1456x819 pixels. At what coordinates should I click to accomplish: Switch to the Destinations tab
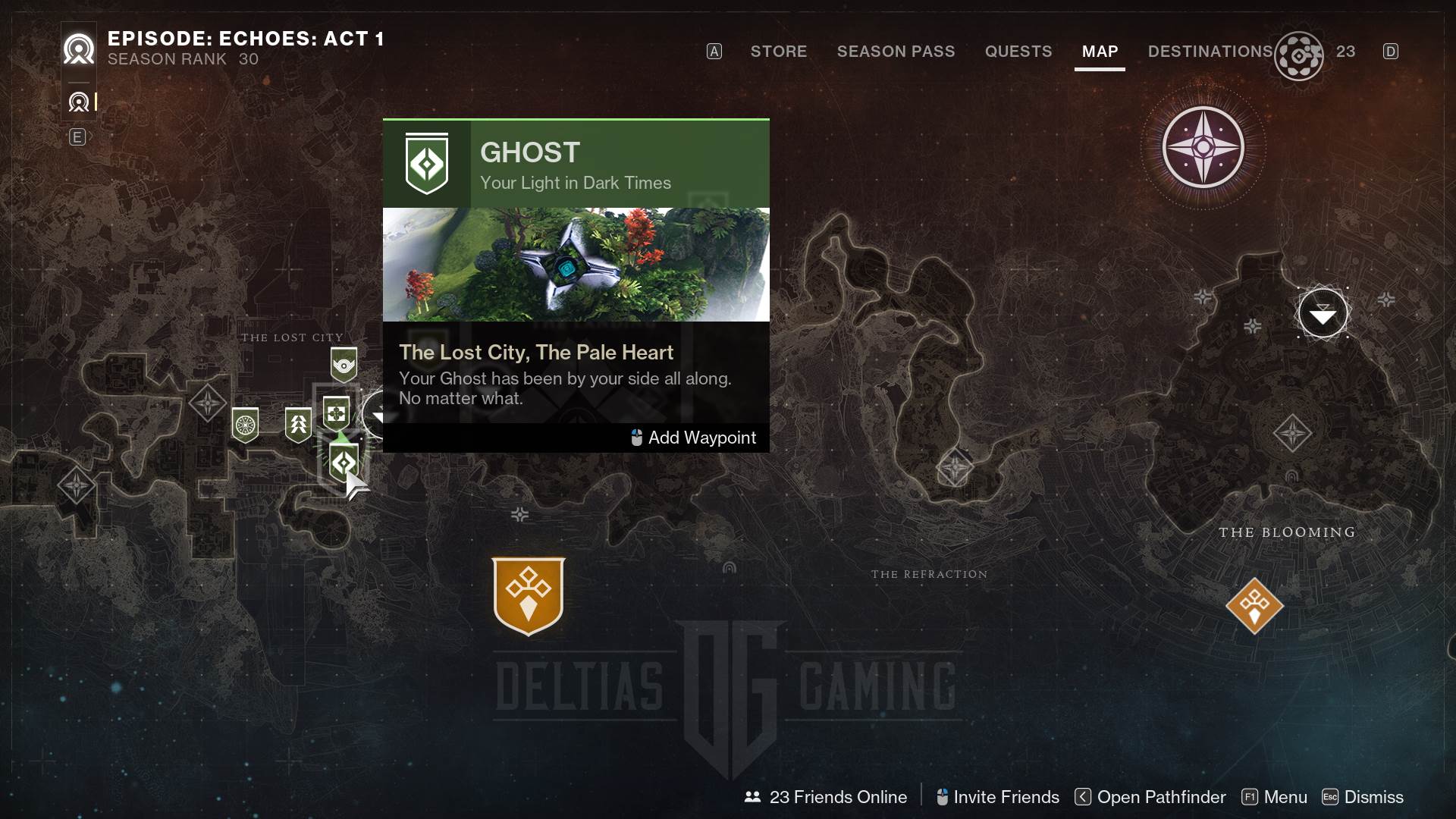click(1210, 52)
